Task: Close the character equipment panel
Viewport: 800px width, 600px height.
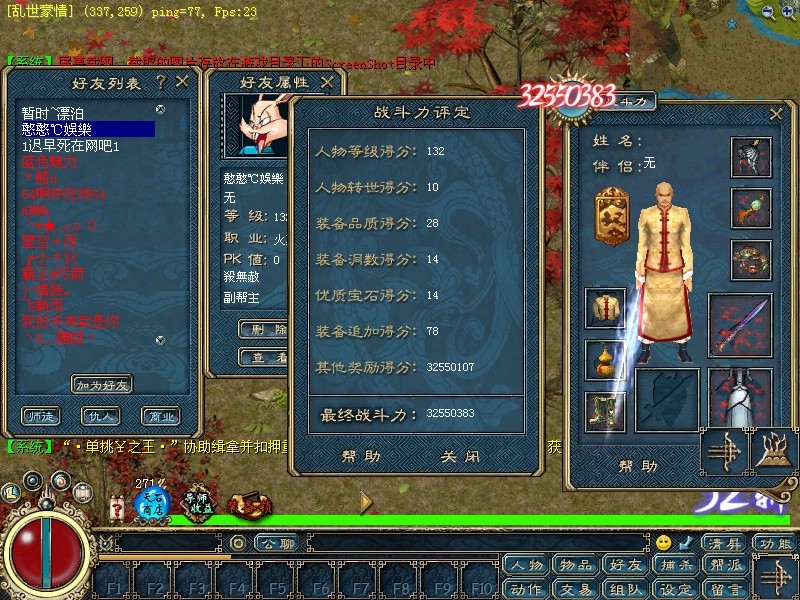Action: pos(776,114)
